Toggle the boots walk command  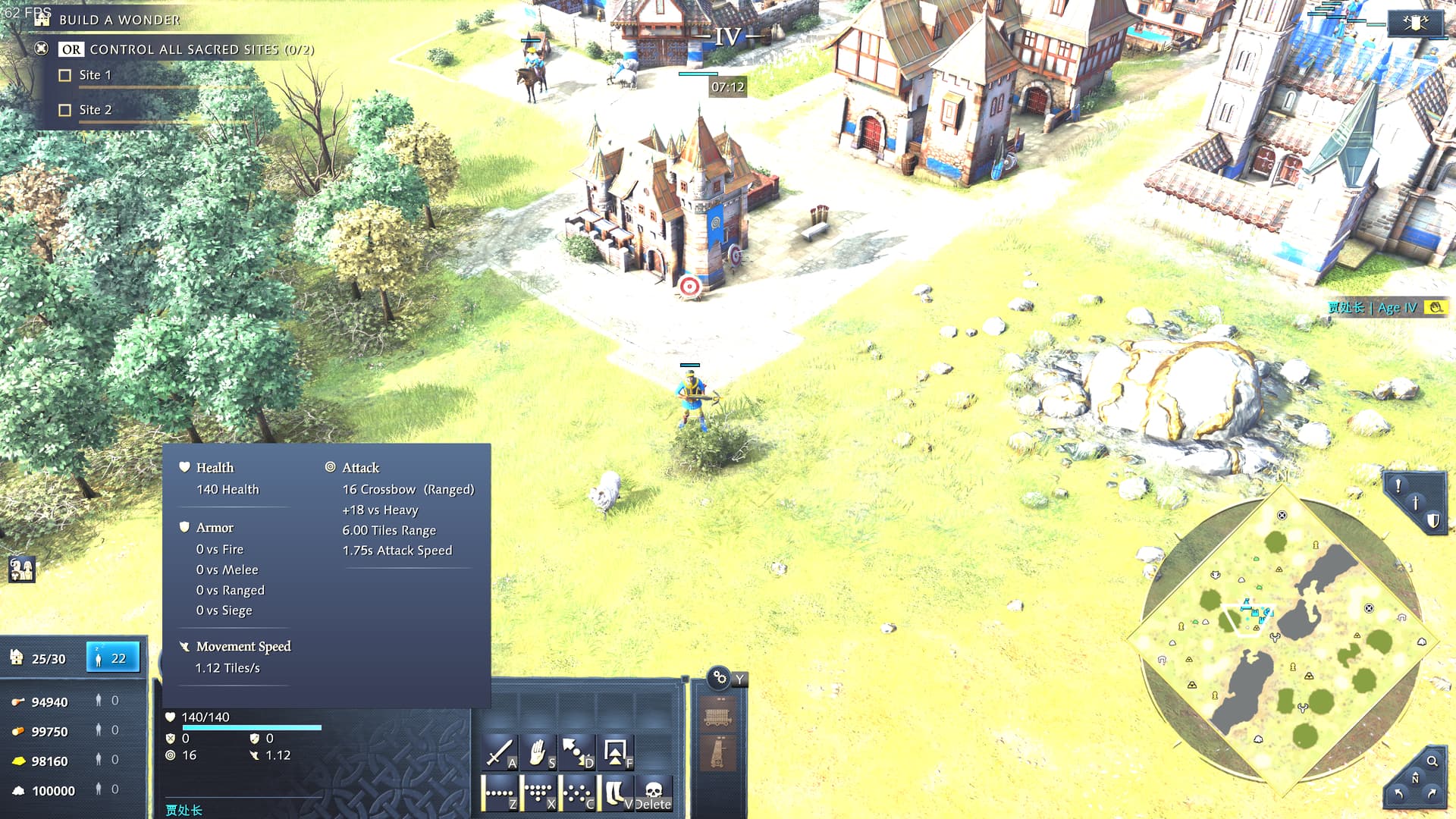pos(615,793)
